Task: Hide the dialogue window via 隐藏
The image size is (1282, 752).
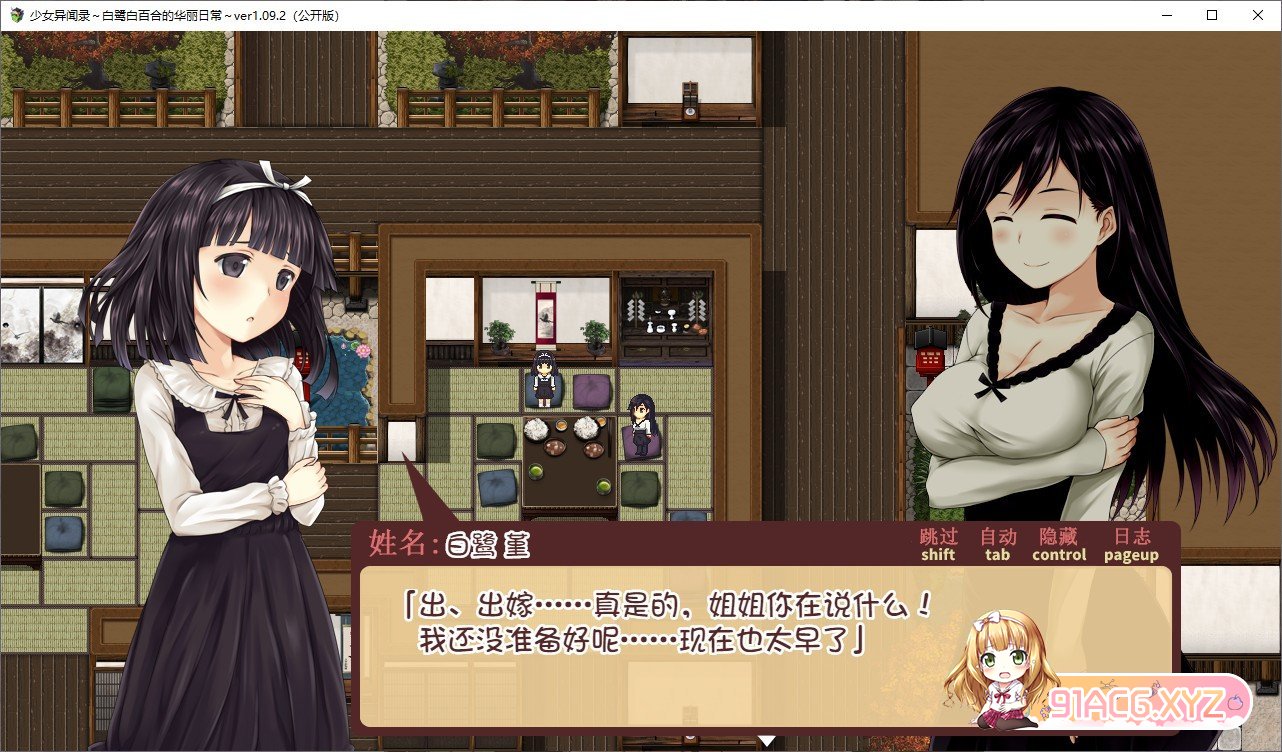Action: tap(1059, 545)
